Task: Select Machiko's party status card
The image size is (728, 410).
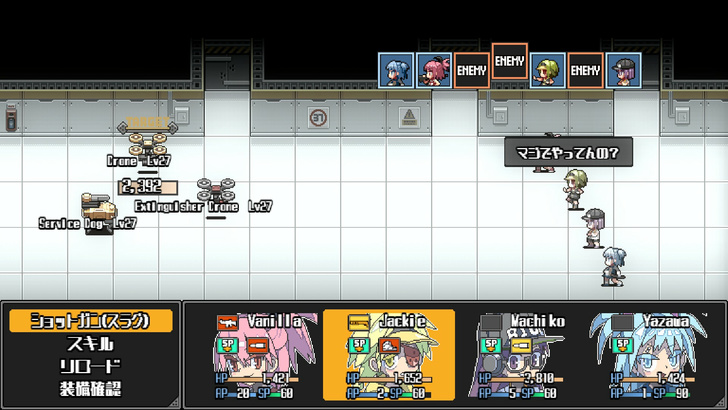Action: (x=521, y=355)
